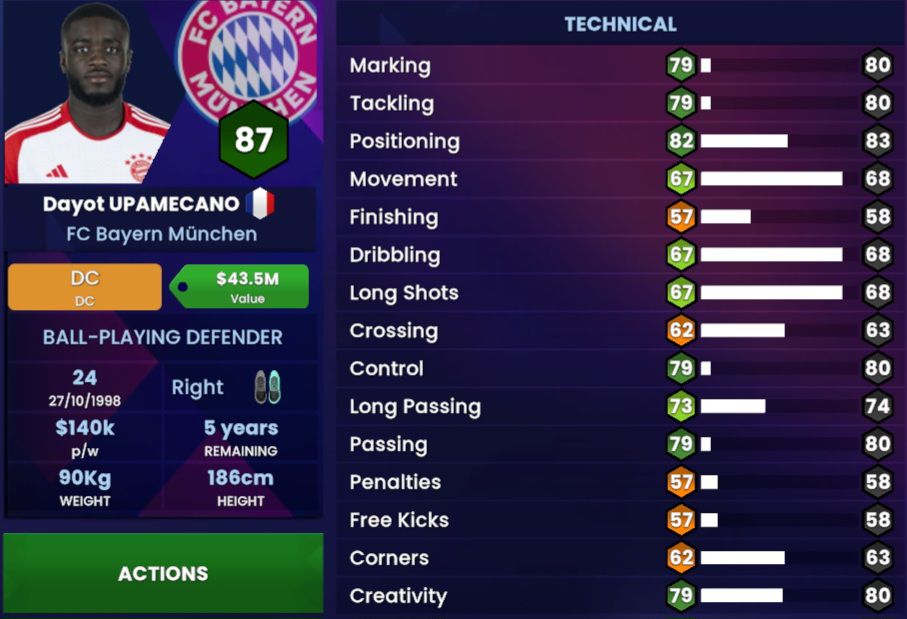Select the Creativity attribute row
The image size is (907, 619).
point(620,596)
